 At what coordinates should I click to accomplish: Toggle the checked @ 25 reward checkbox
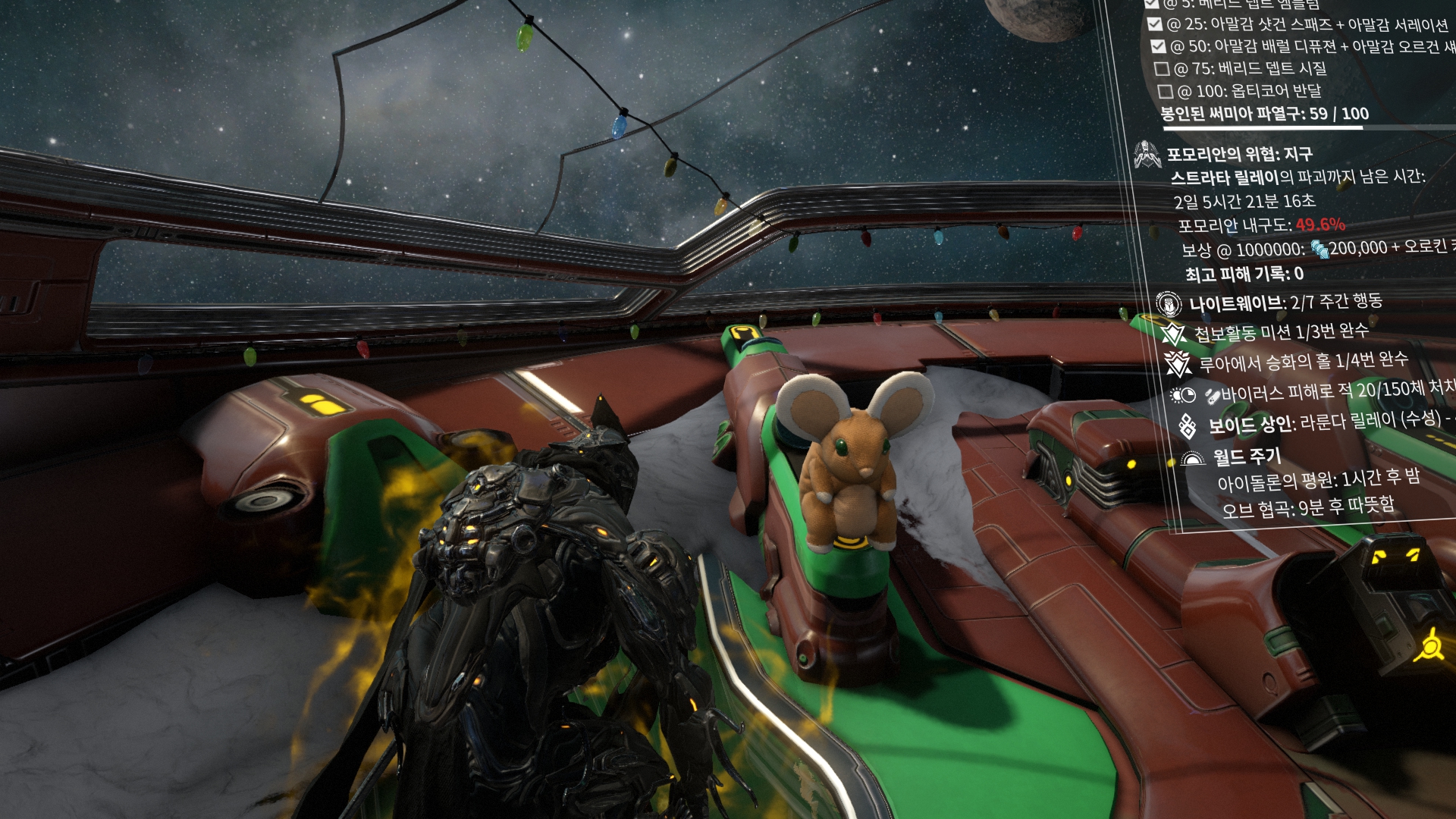coord(1154,24)
